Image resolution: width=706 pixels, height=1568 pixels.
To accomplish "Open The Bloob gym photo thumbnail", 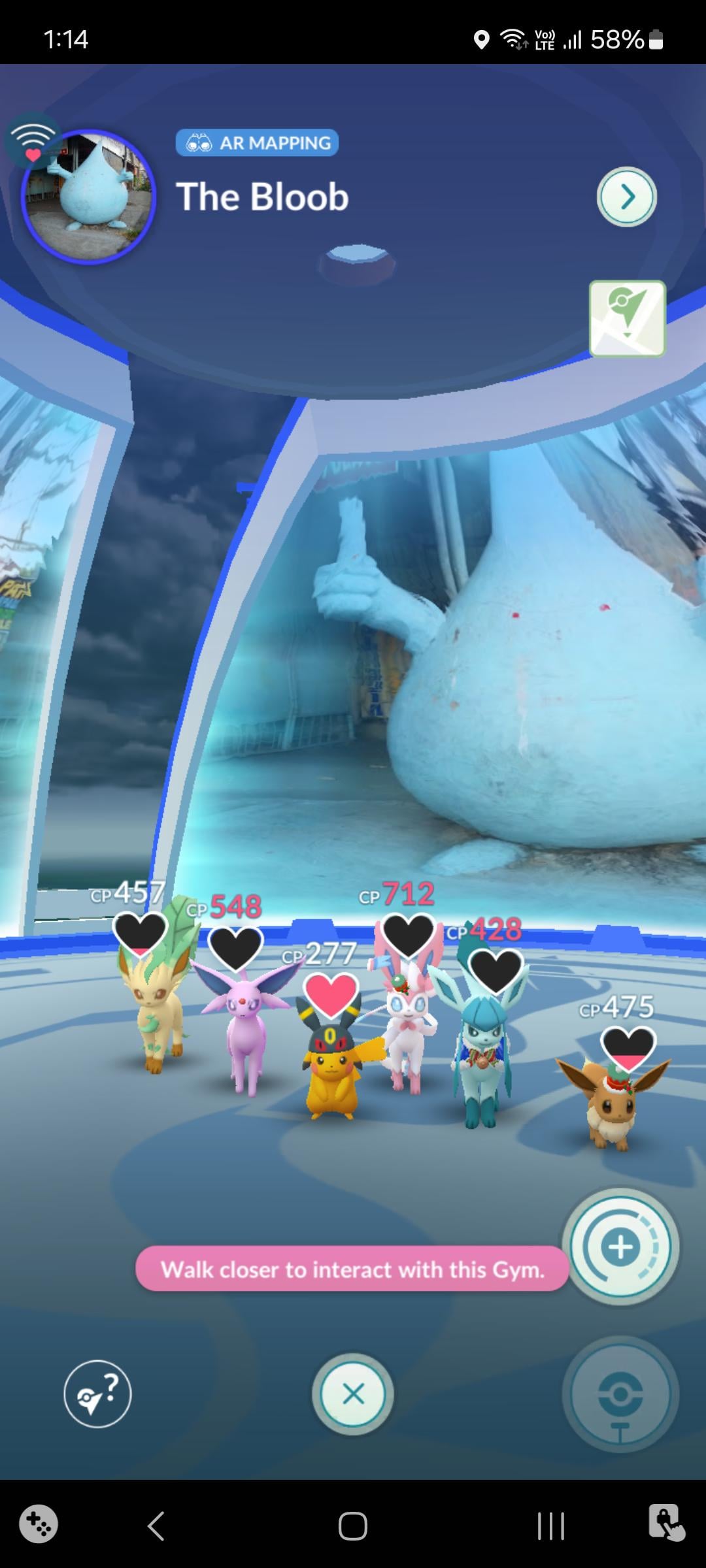I will point(88,197).
